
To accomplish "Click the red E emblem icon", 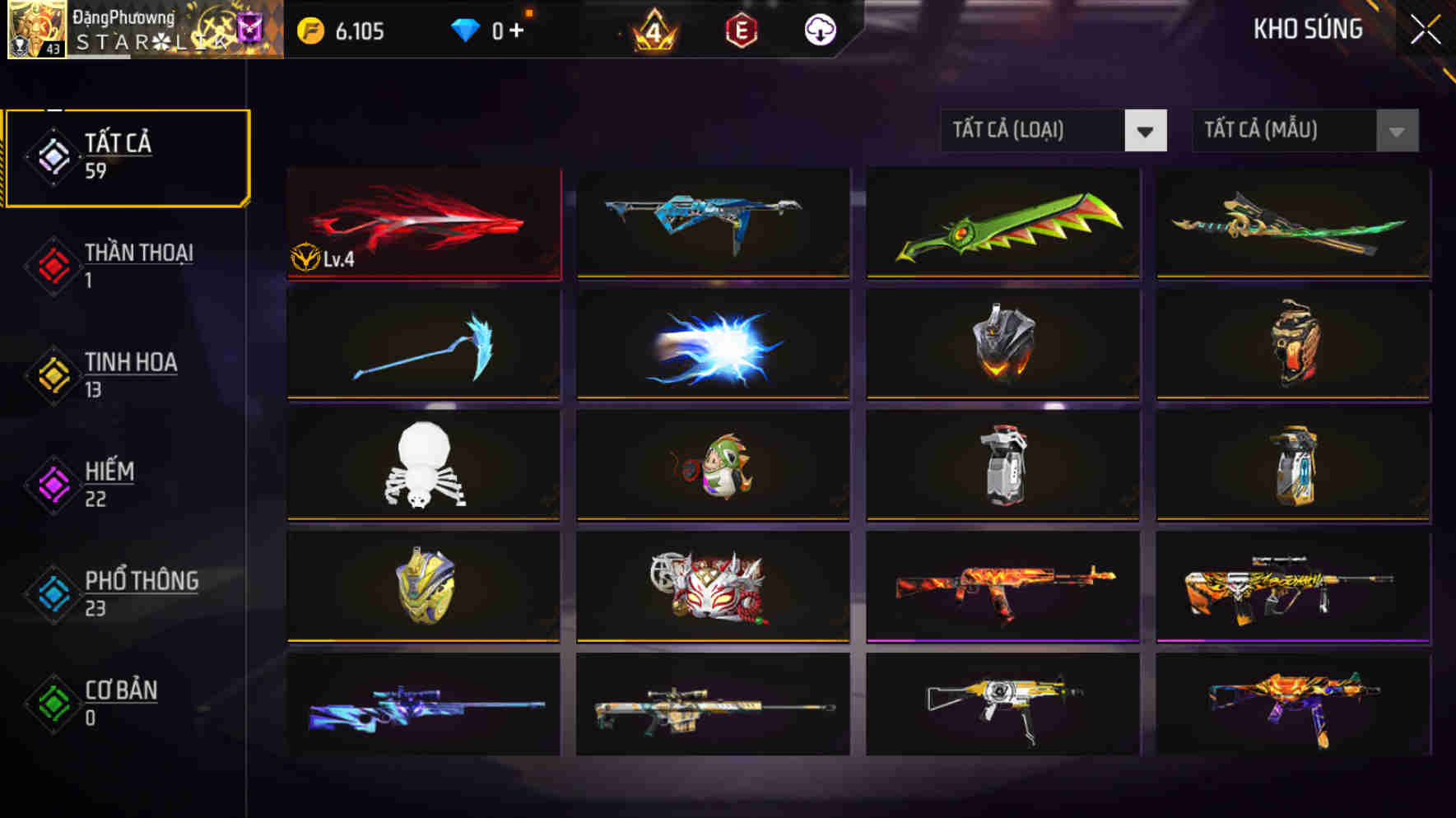I will (x=741, y=30).
